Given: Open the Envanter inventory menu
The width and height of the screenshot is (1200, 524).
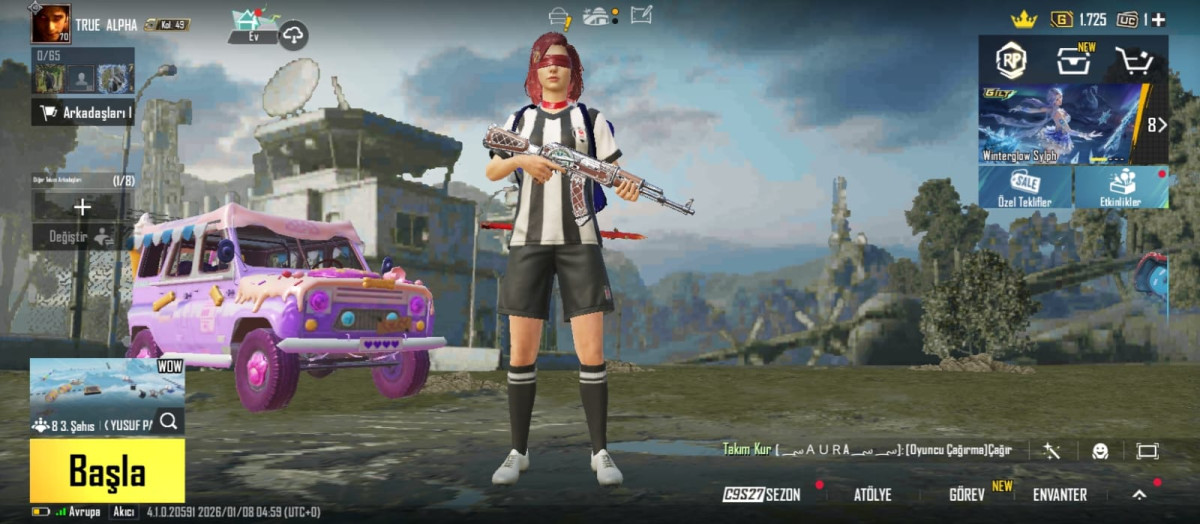Looking at the screenshot, I should (1059, 495).
